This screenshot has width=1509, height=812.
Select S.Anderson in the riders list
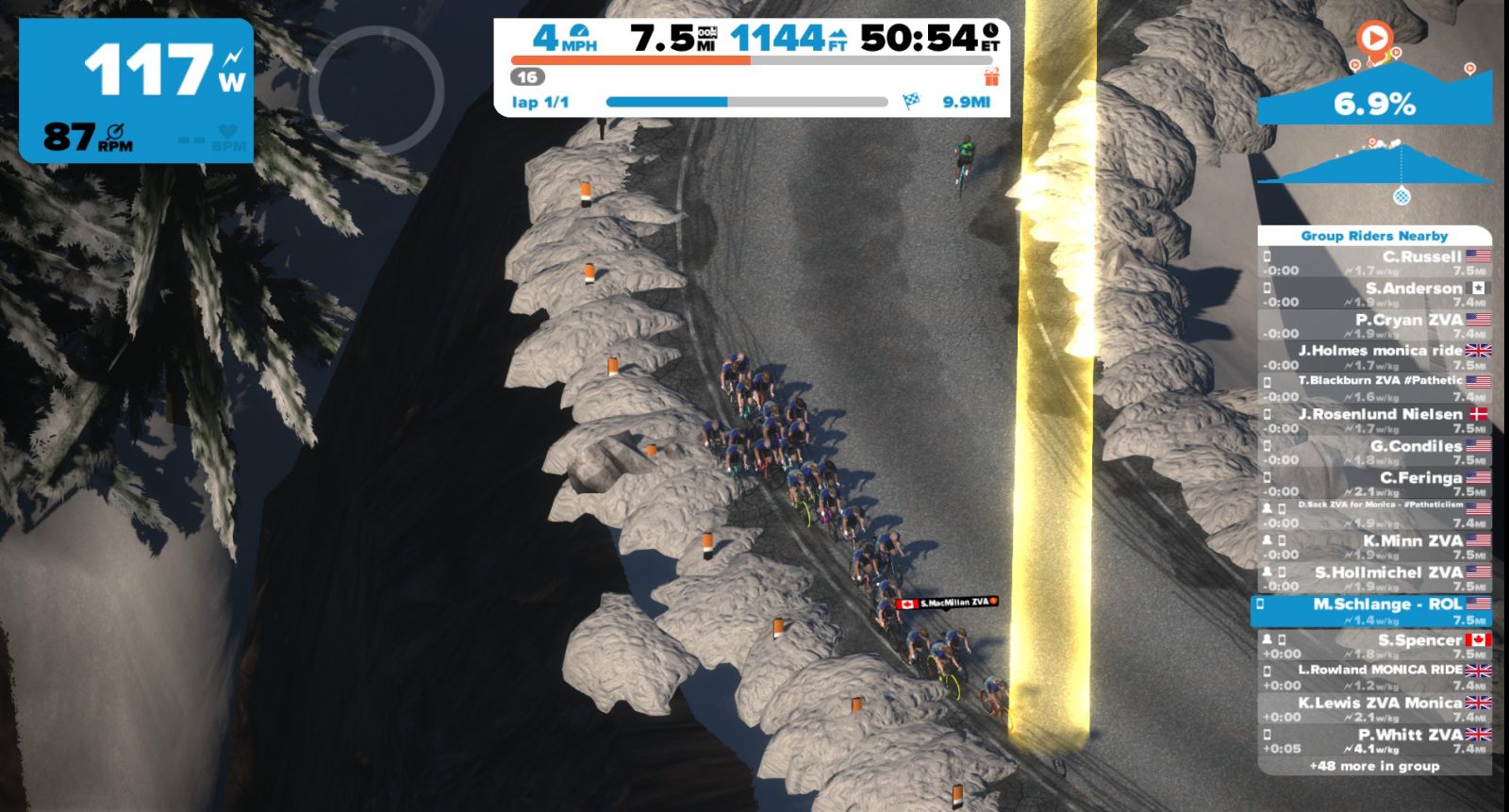(1375, 294)
